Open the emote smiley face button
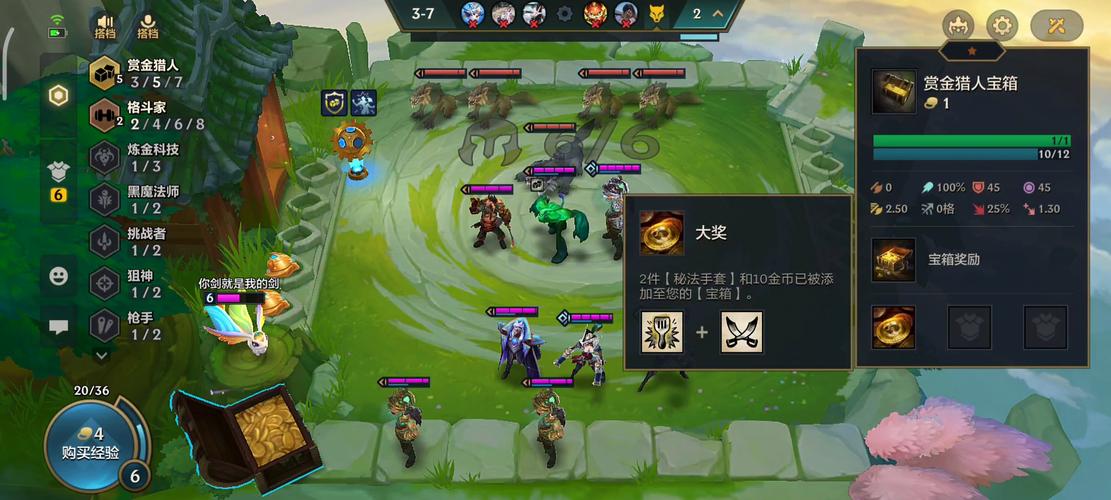This screenshot has height=500, width=1111. (59, 275)
